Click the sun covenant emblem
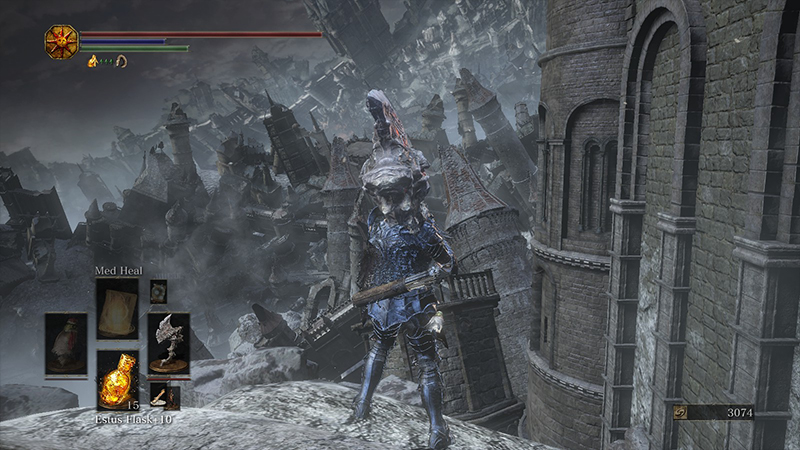The image size is (800, 450). 61,41
